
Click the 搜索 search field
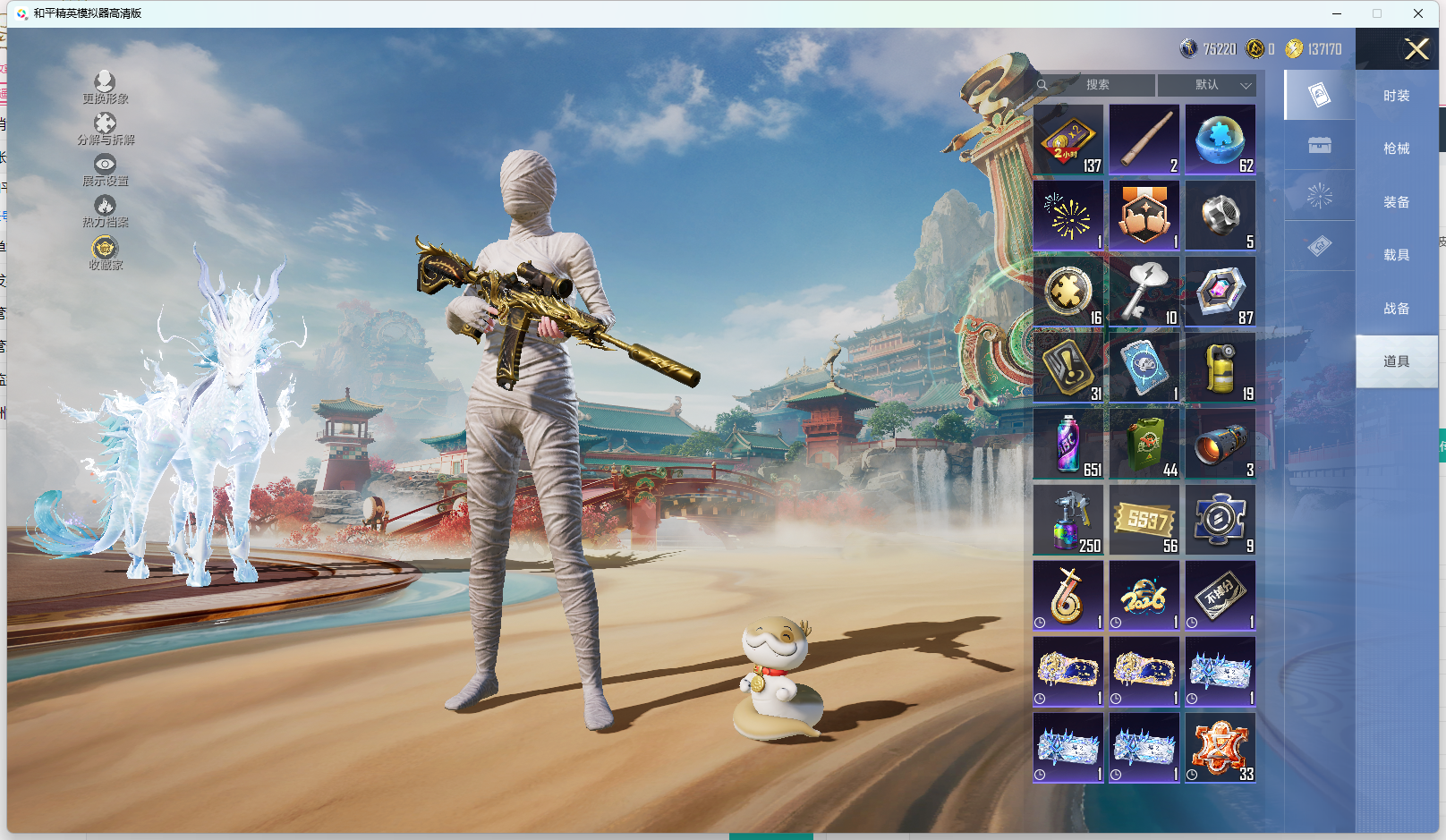tap(1098, 85)
